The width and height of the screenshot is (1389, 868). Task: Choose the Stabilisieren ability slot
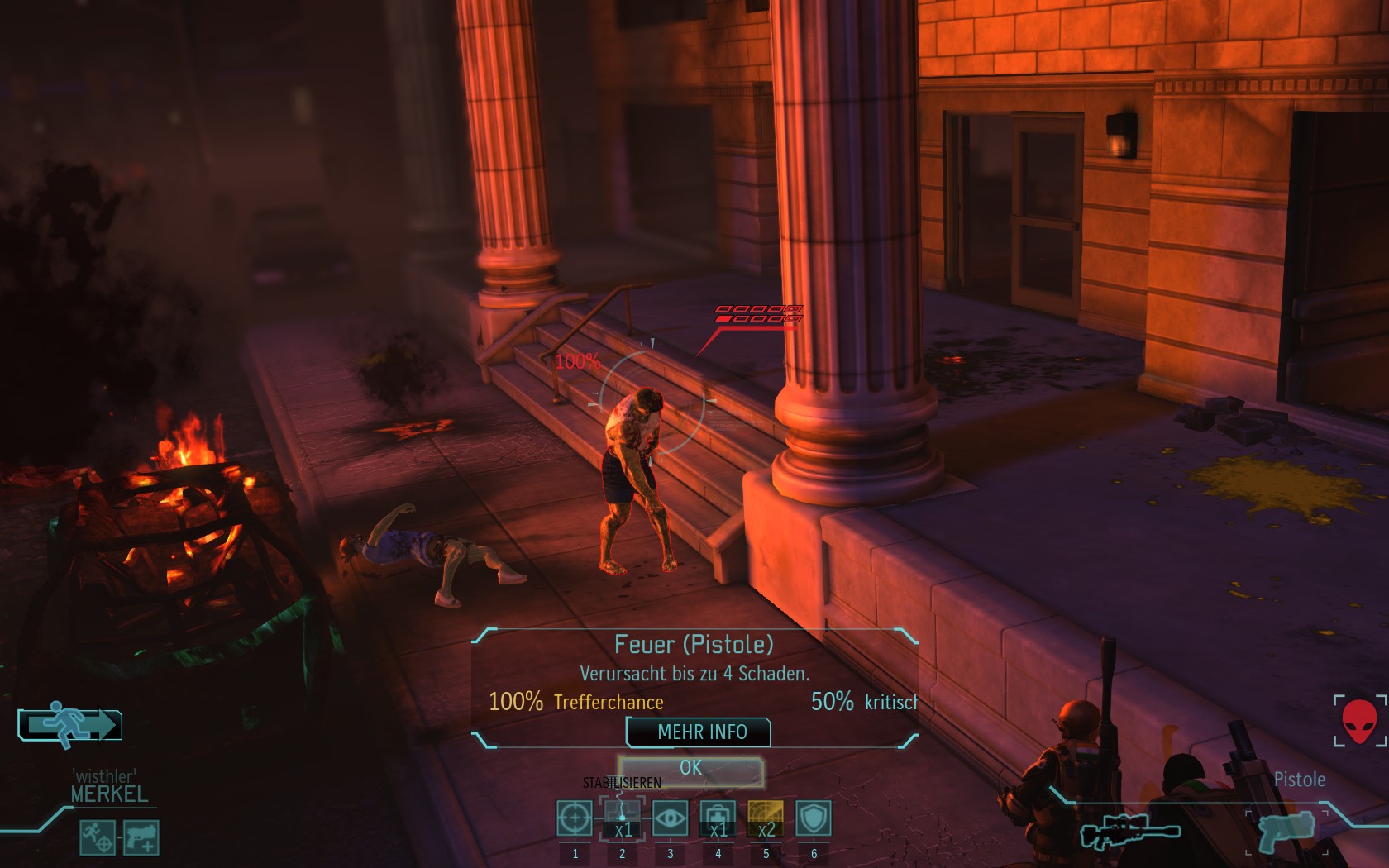tap(623, 818)
